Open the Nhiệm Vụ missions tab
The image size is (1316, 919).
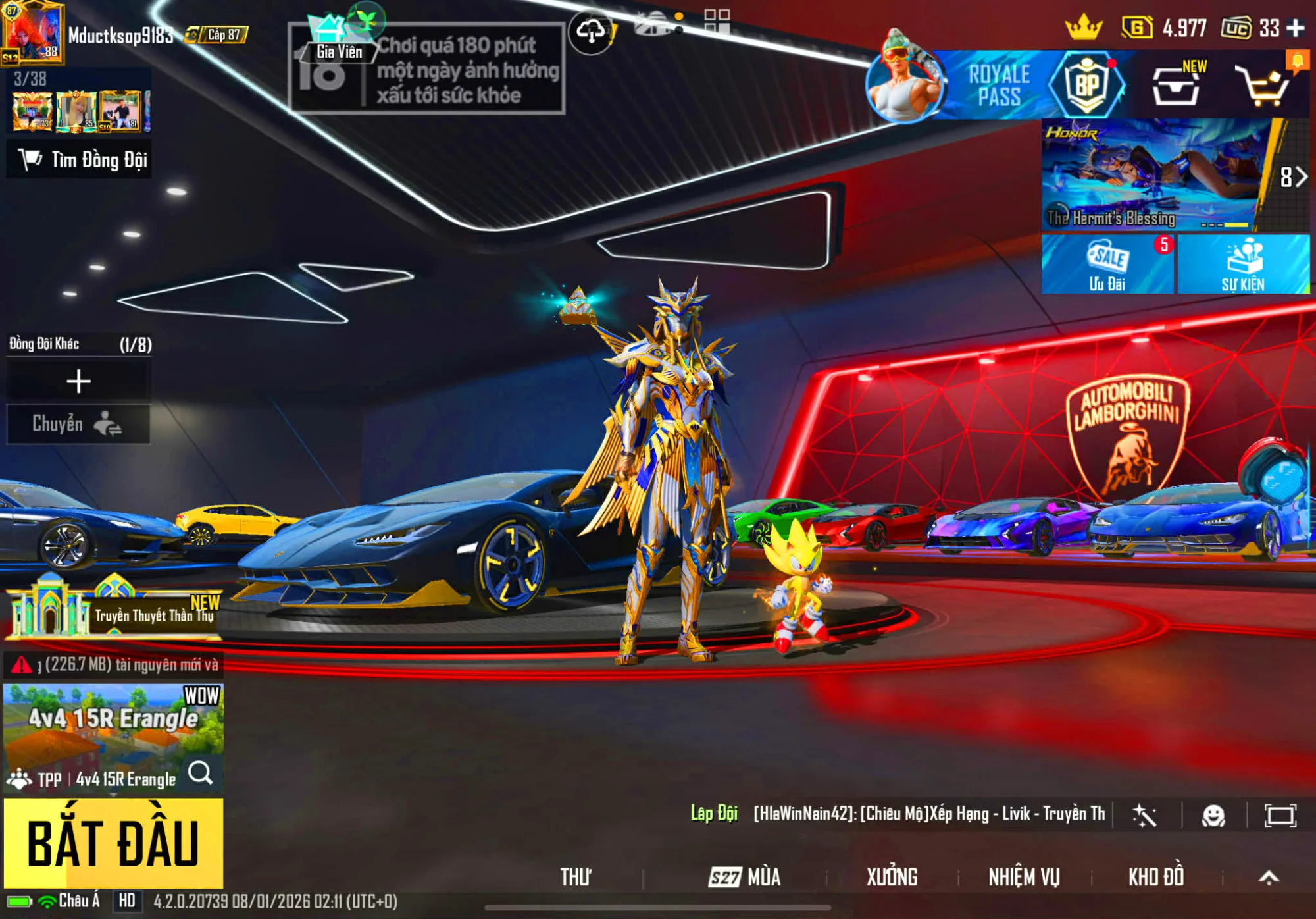[x=1024, y=877]
